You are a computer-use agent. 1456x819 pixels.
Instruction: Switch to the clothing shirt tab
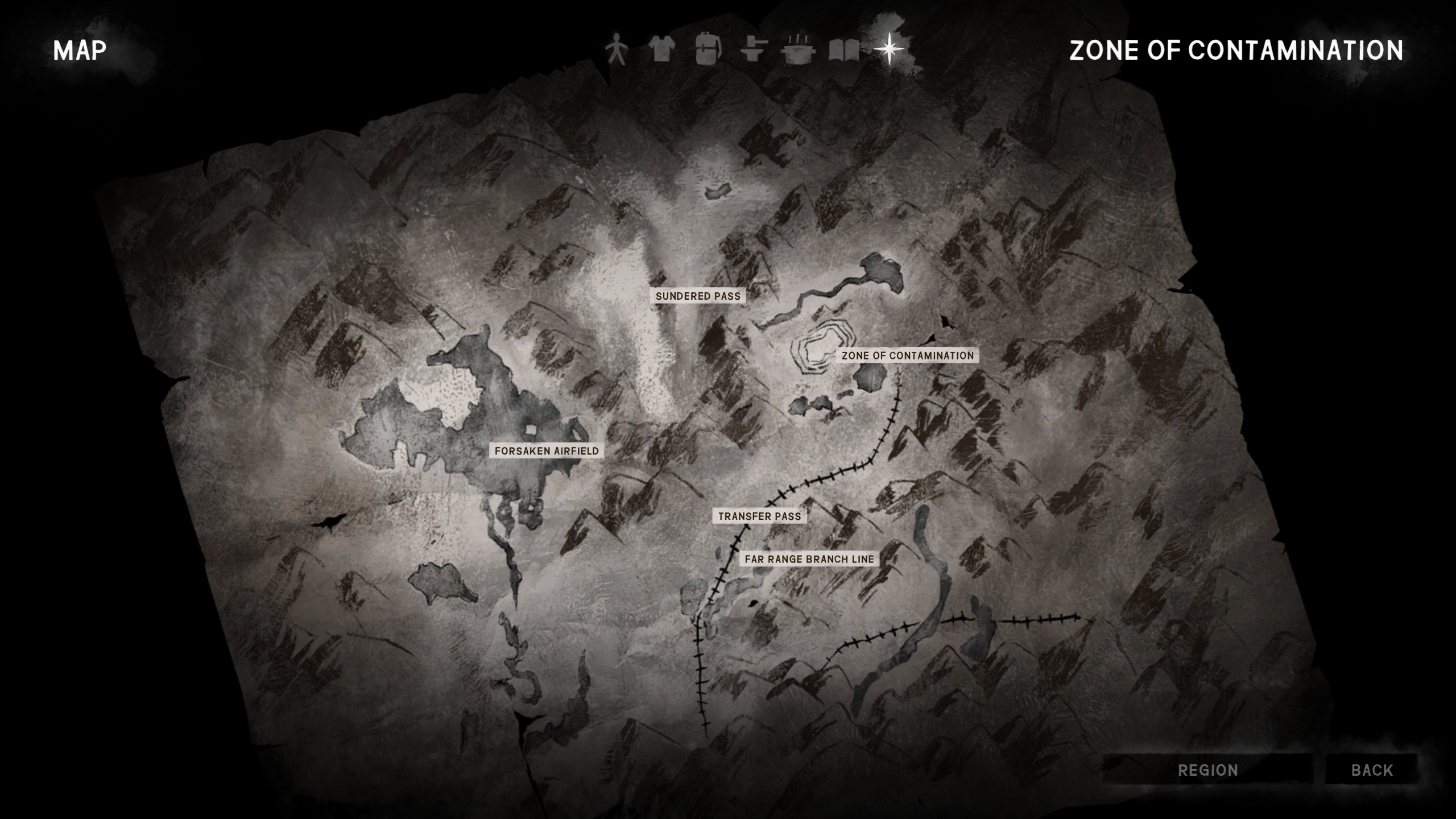[x=661, y=49]
